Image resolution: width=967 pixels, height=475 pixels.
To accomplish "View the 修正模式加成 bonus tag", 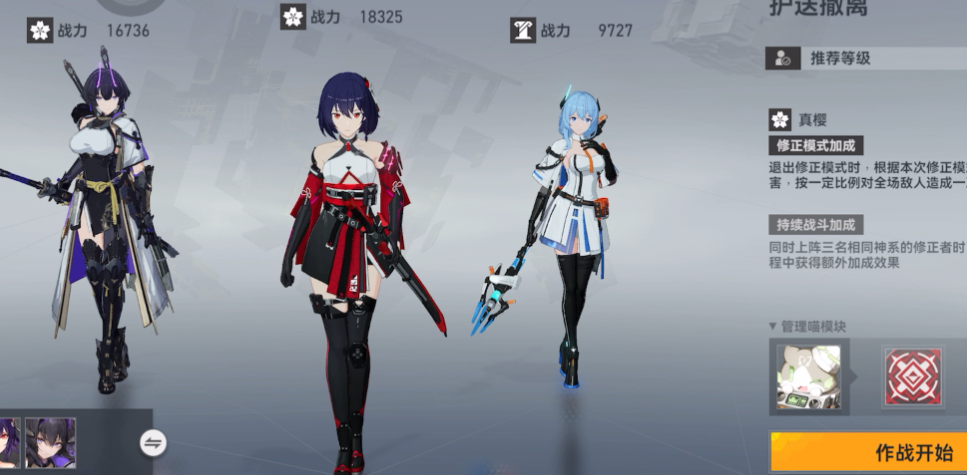I will coord(815,145).
